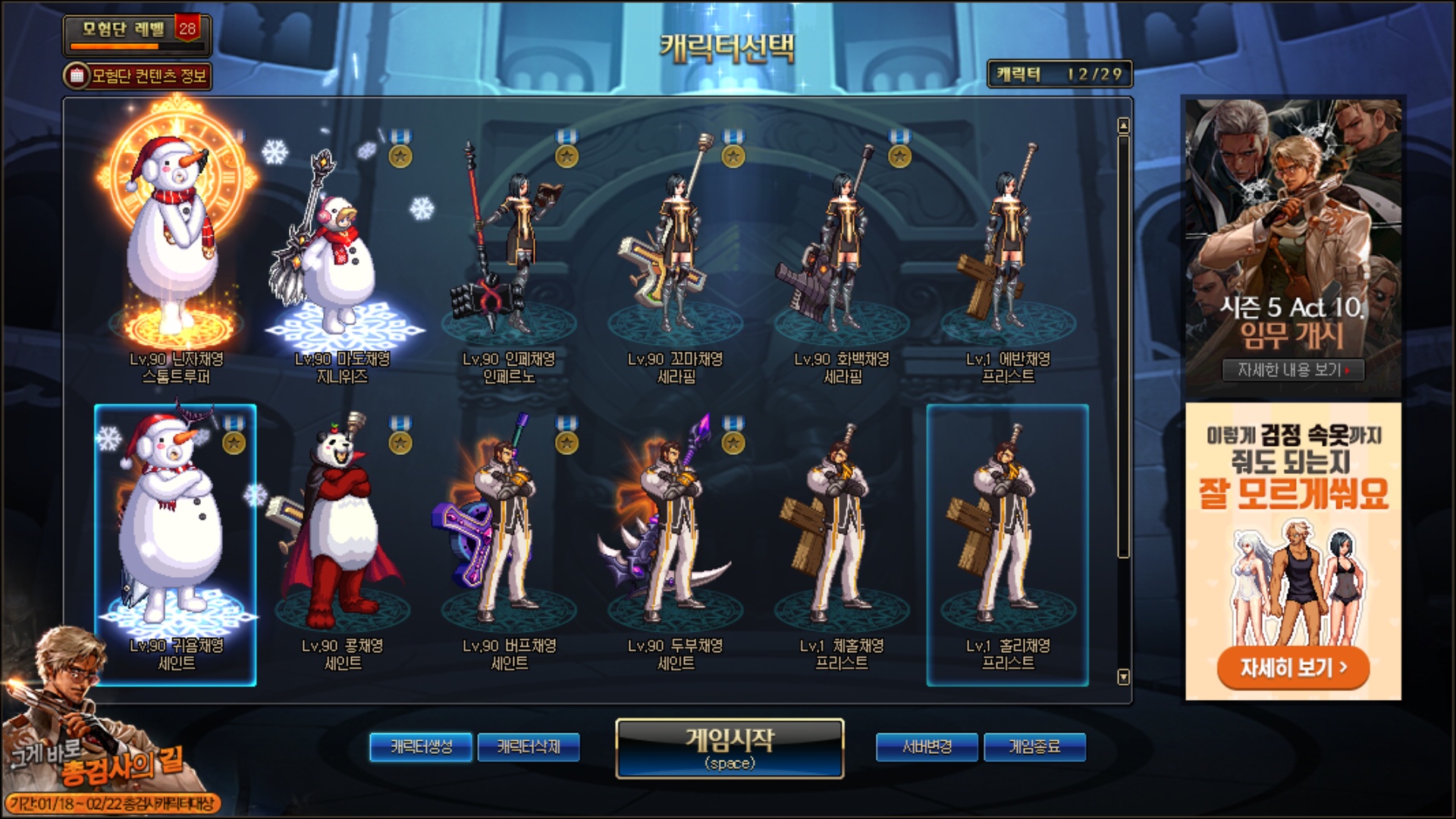1456x819 pixels.
Task: Open the orange 자세히 보기 ad button
Action: pos(1293,667)
